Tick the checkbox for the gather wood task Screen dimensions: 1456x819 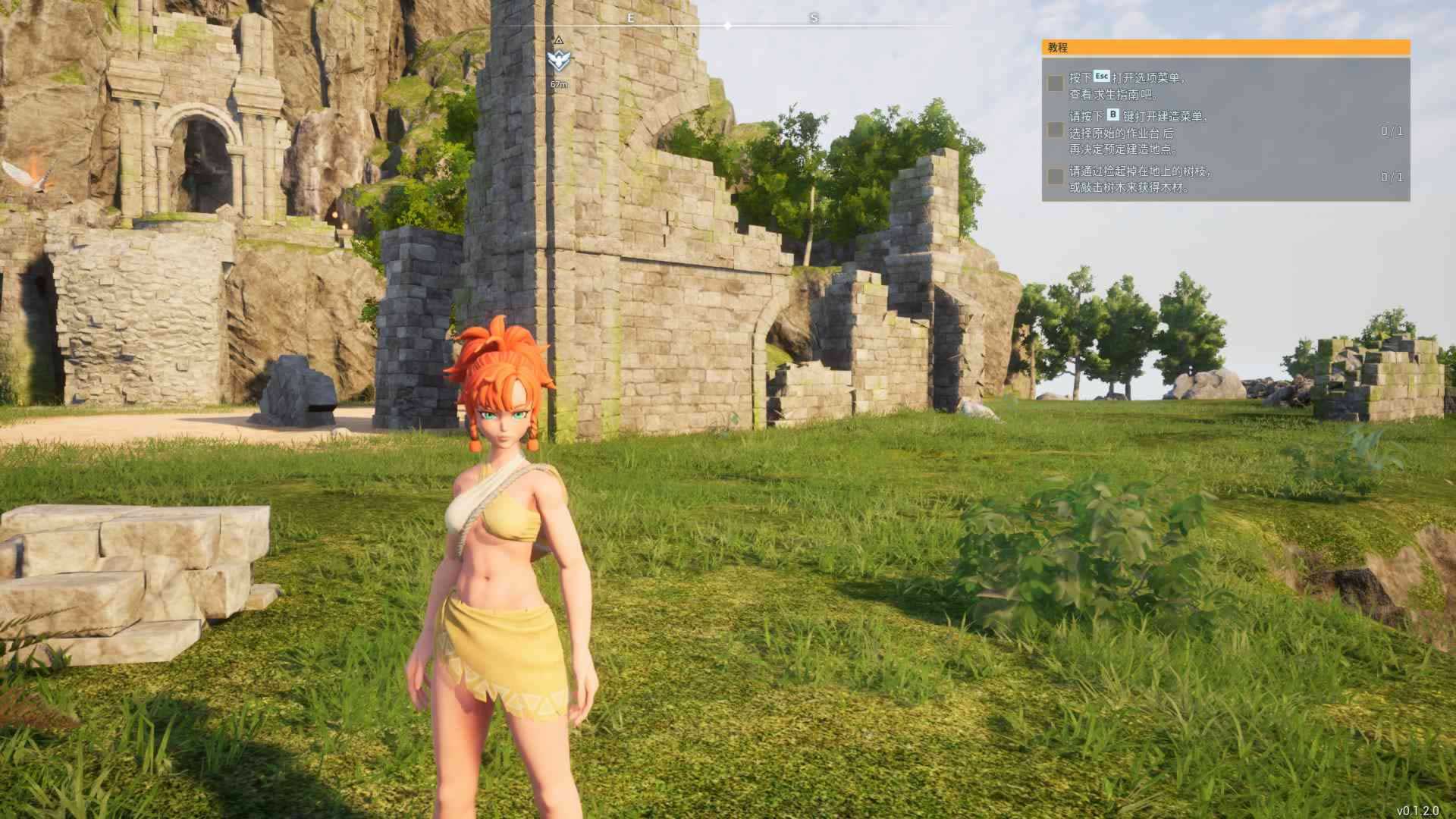pos(1055,177)
